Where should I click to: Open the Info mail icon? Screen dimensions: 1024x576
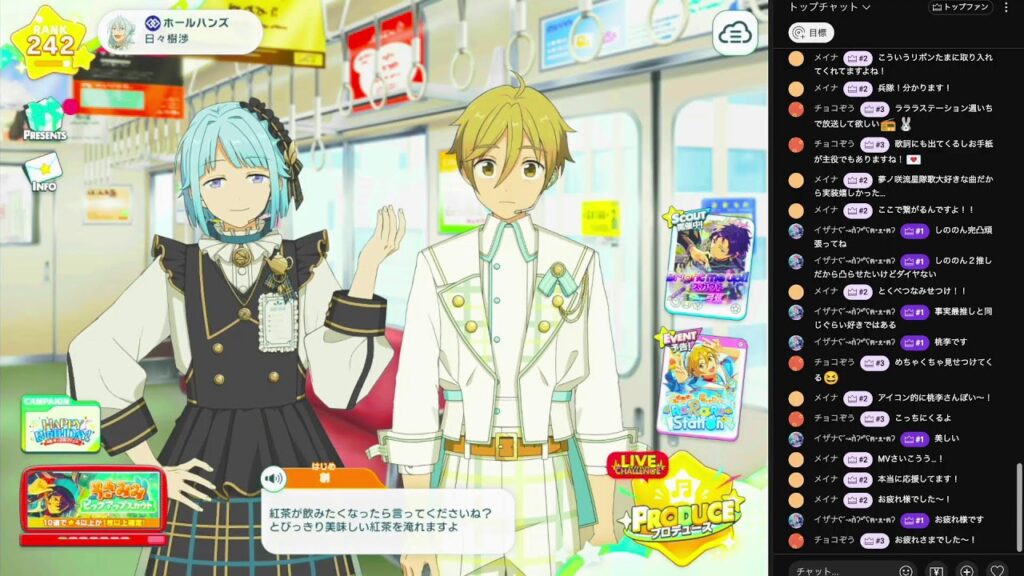click(x=43, y=171)
